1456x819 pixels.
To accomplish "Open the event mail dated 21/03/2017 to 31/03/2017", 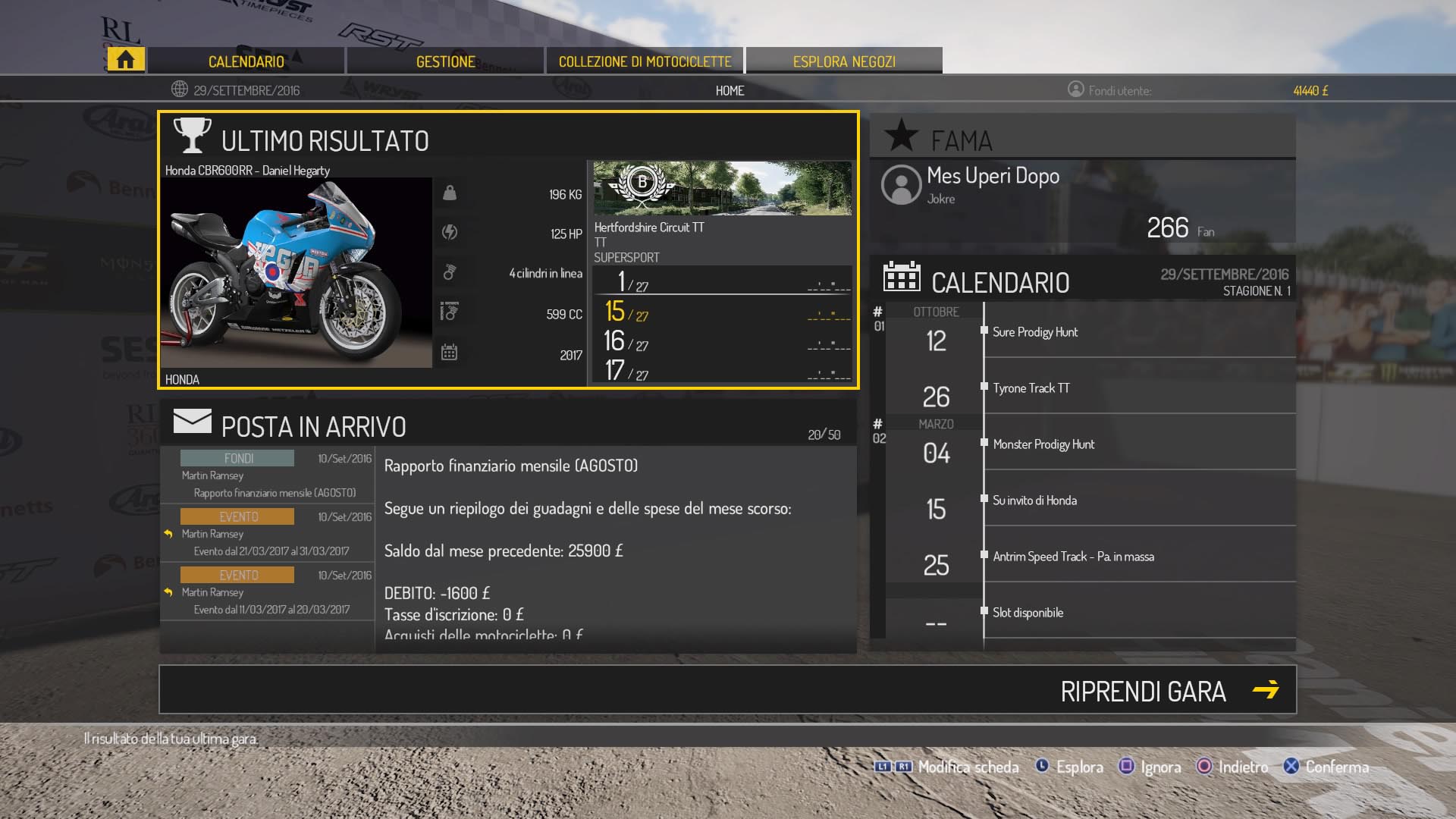I will coord(267,534).
